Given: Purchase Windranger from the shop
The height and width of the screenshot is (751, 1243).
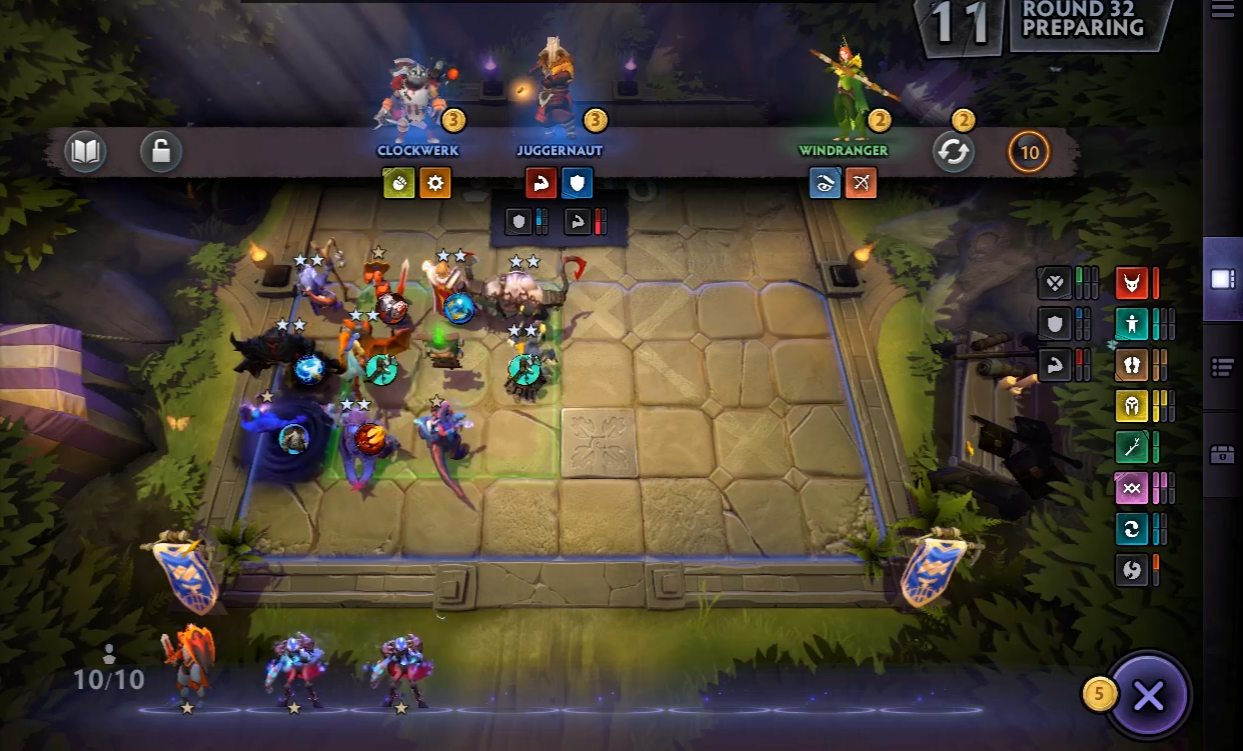Looking at the screenshot, I should [843, 100].
